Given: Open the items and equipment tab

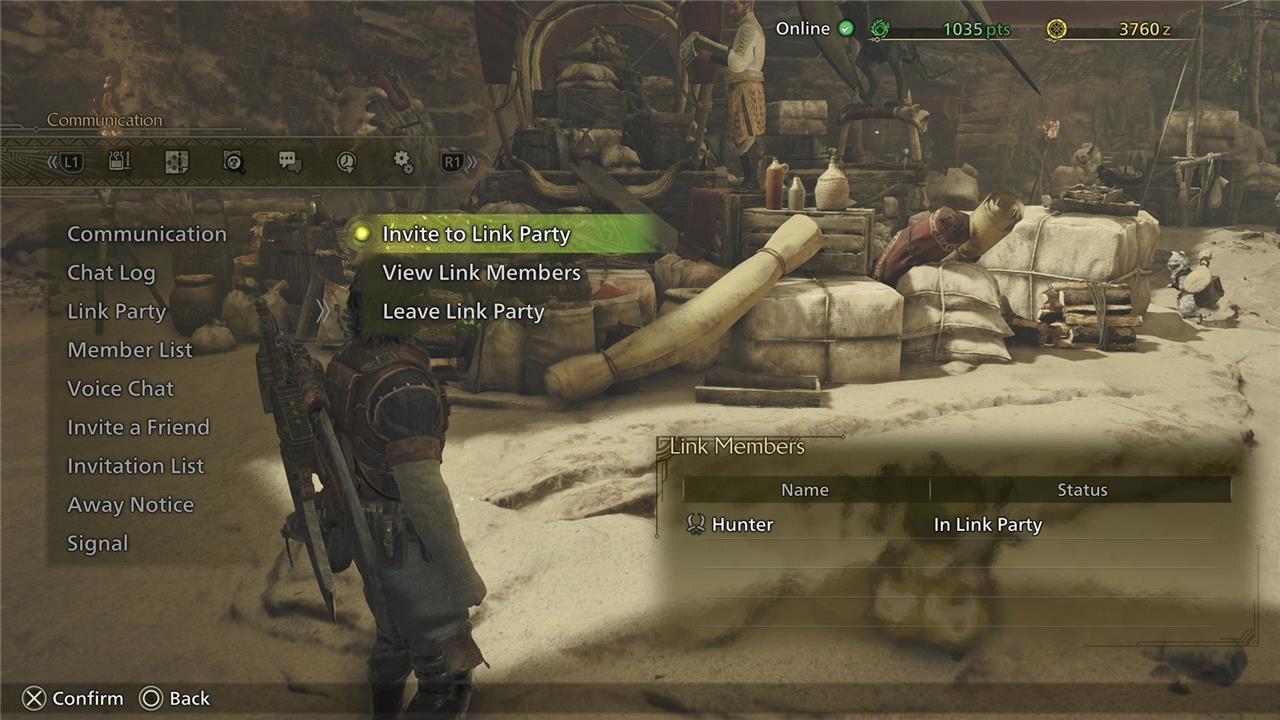Looking at the screenshot, I should pyautogui.click(x=120, y=162).
